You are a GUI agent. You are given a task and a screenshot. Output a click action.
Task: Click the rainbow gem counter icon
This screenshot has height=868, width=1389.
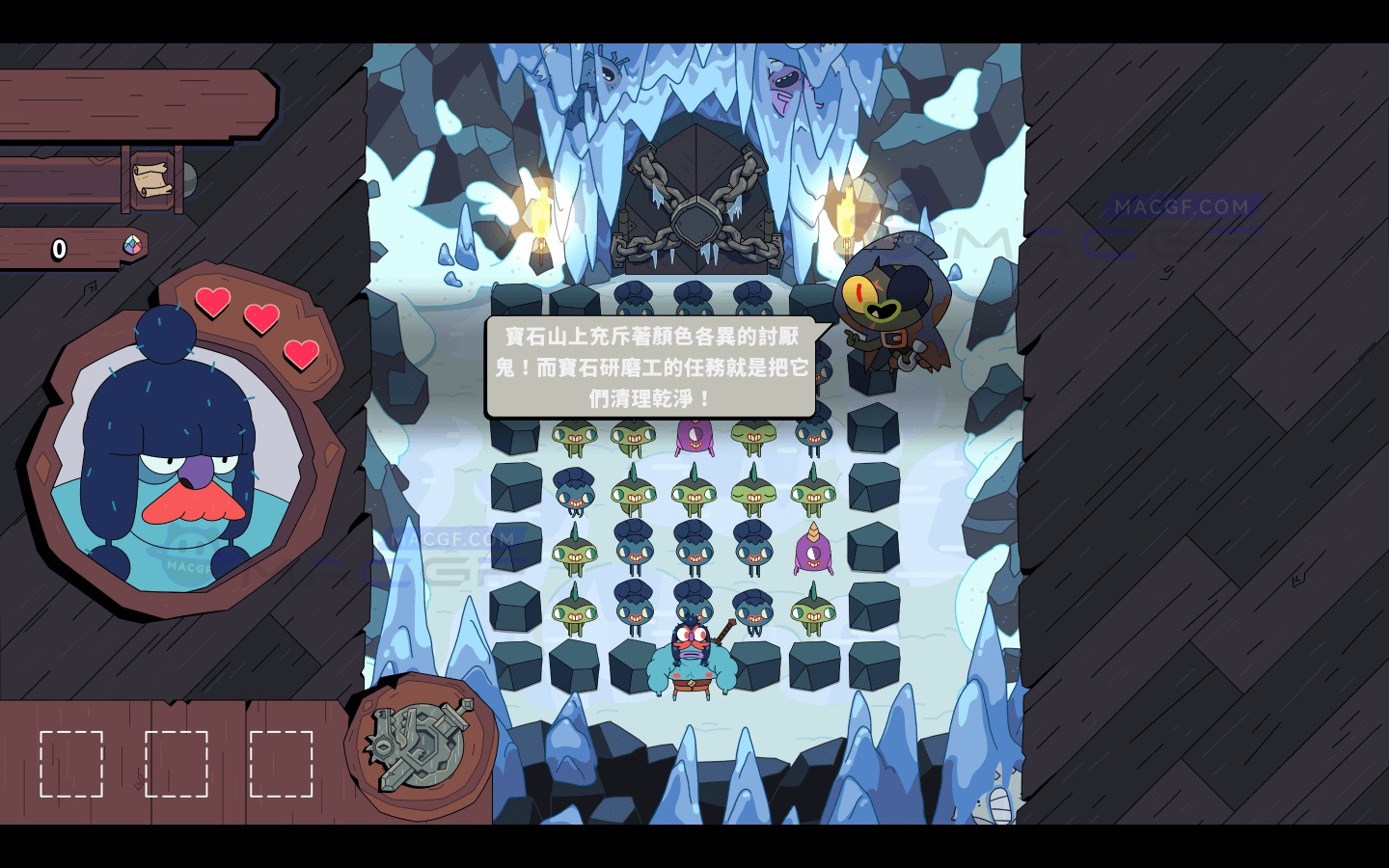tap(131, 246)
